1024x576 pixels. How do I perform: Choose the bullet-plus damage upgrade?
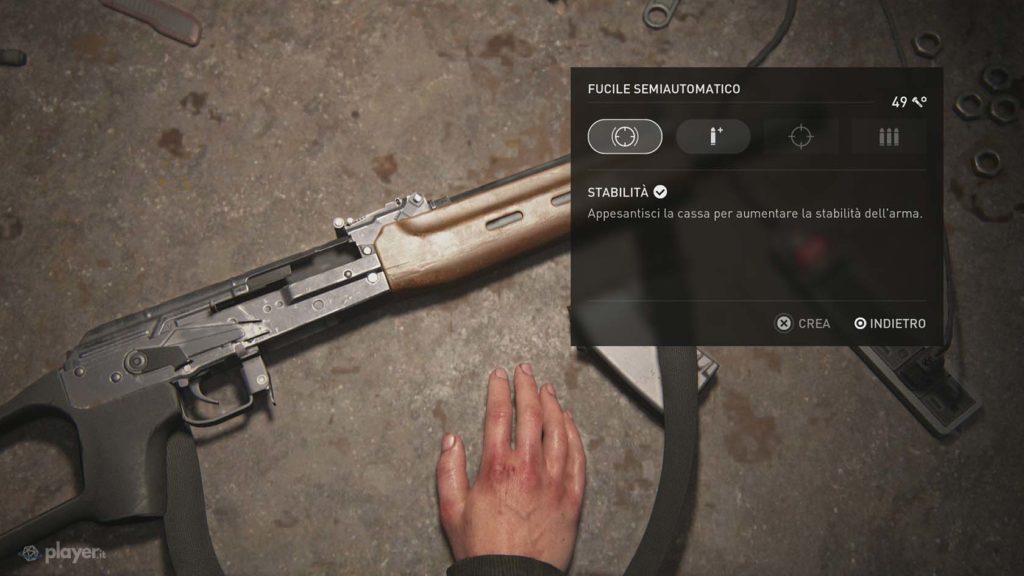point(713,137)
